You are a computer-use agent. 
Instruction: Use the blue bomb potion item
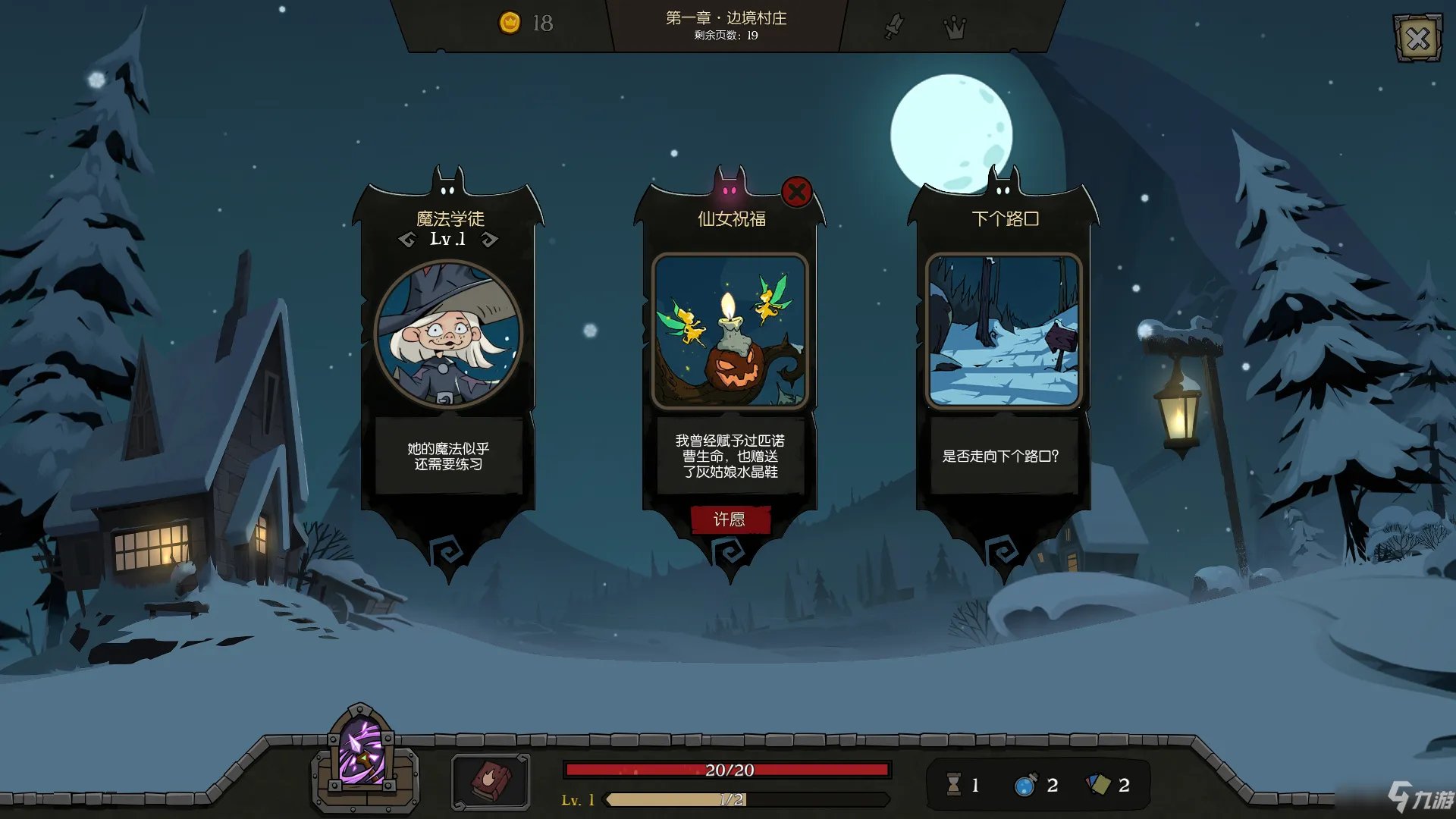(x=1025, y=785)
